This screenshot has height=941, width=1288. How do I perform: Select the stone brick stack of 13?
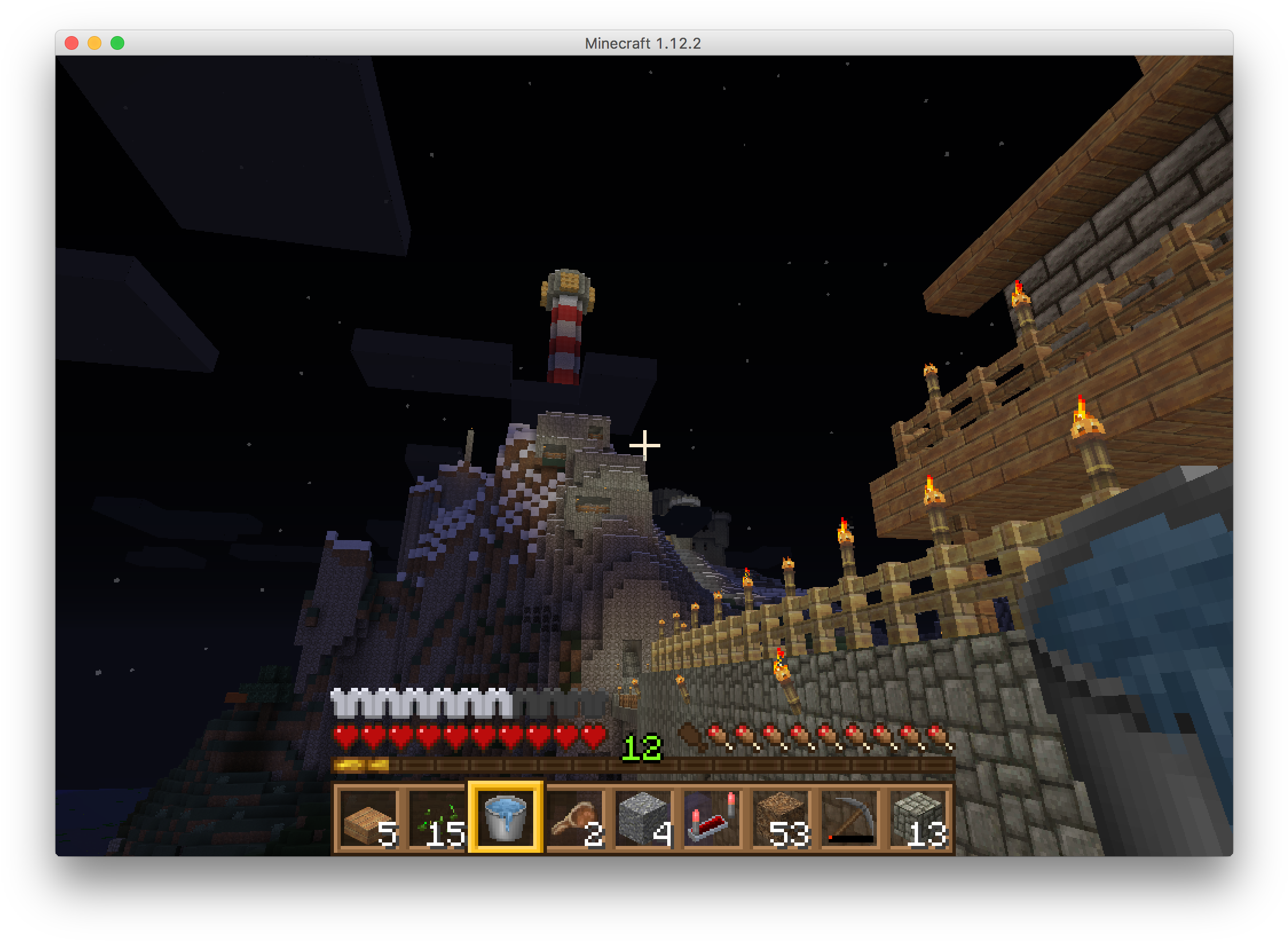click(918, 818)
